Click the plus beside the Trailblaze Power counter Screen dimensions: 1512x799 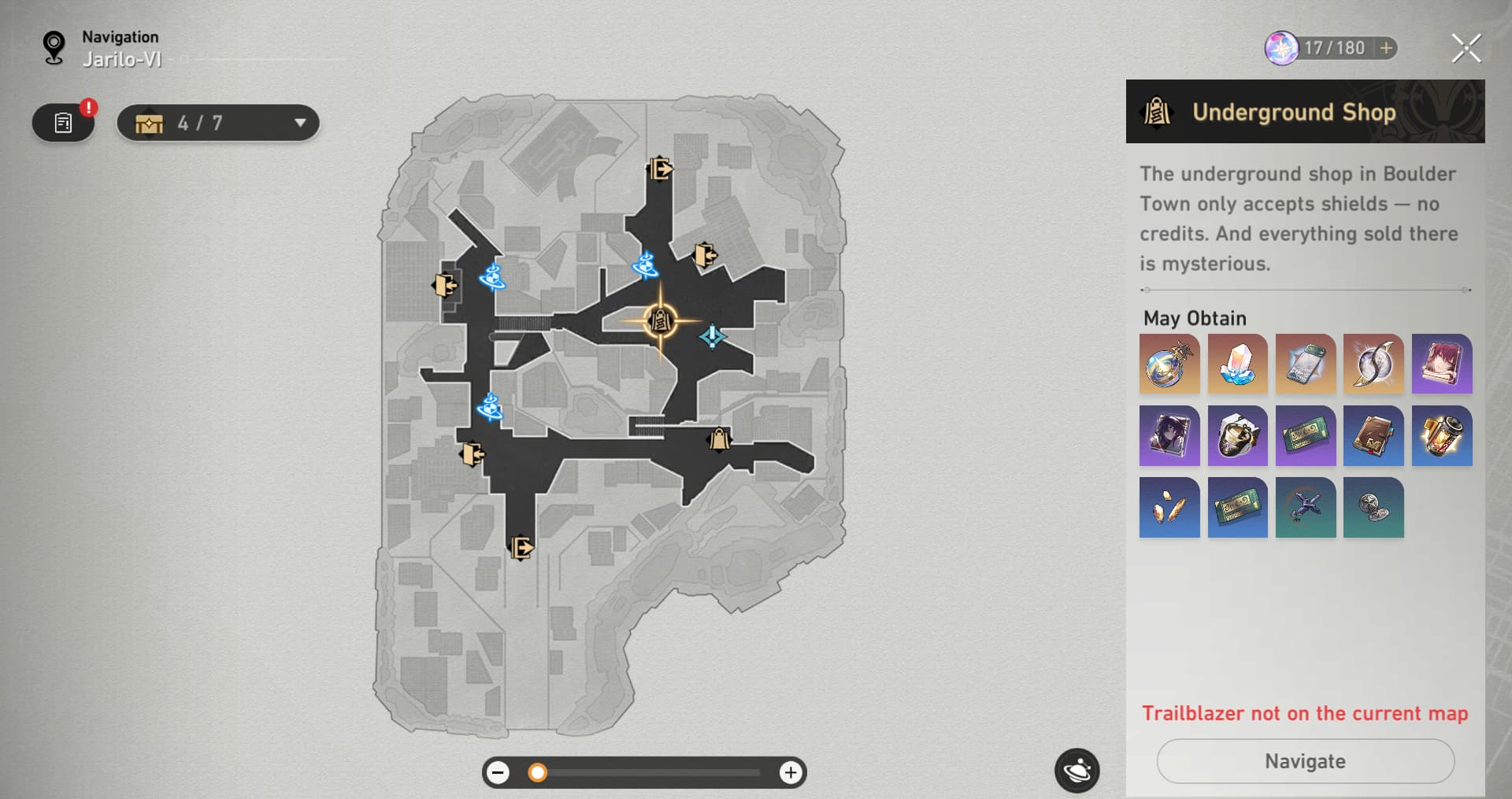[1384, 48]
